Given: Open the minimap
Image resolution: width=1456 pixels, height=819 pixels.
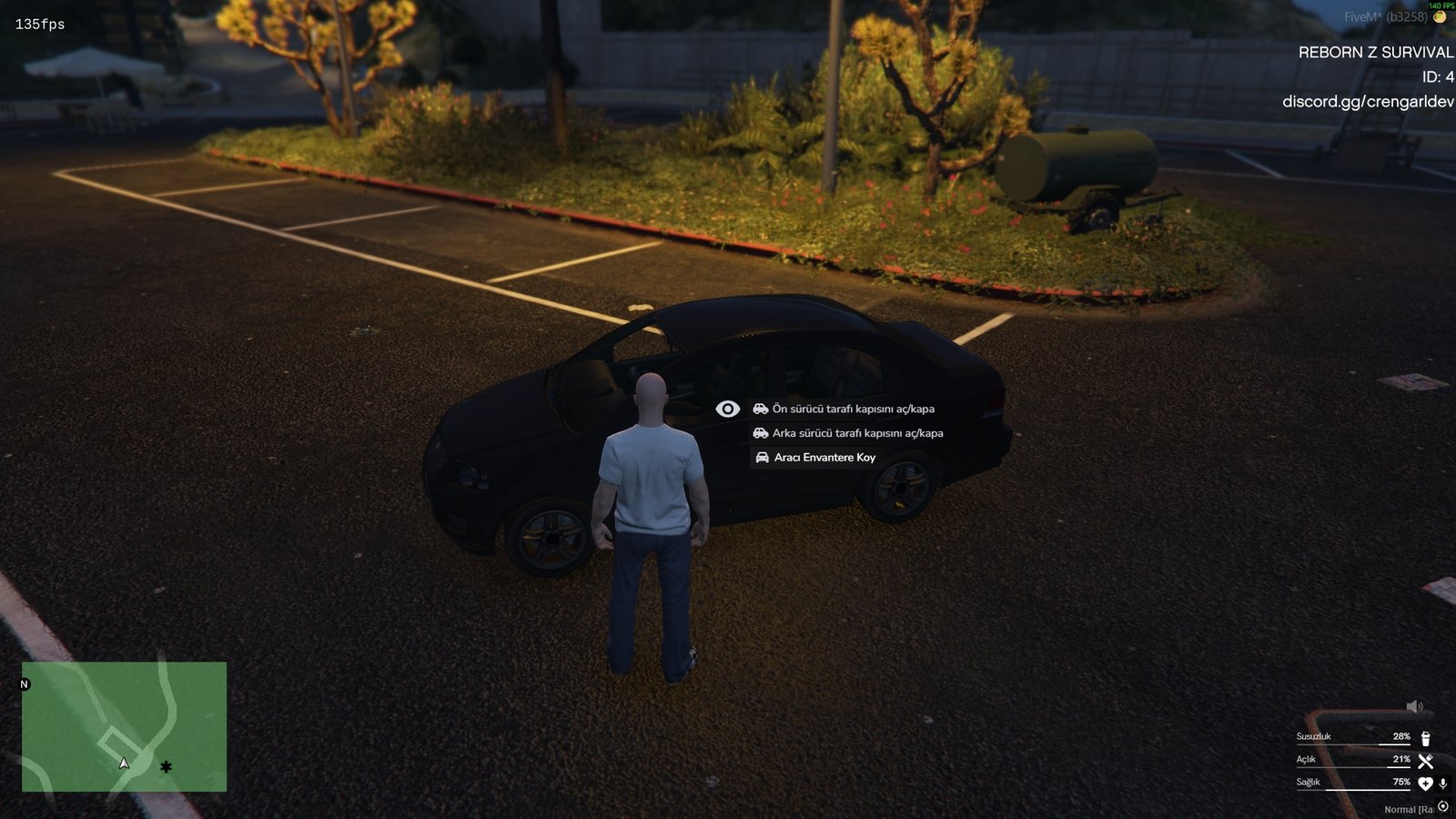Looking at the screenshot, I should (x=124, y=726).
